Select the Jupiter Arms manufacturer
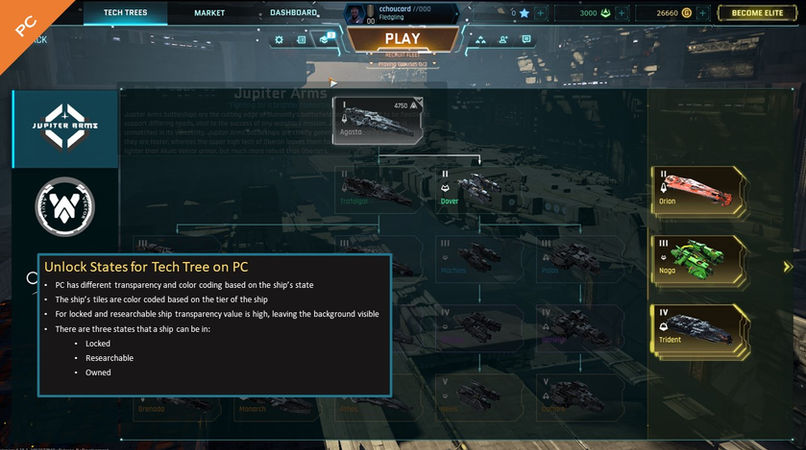The height and width of the screenshot is (450, 806). pos(64,128)
